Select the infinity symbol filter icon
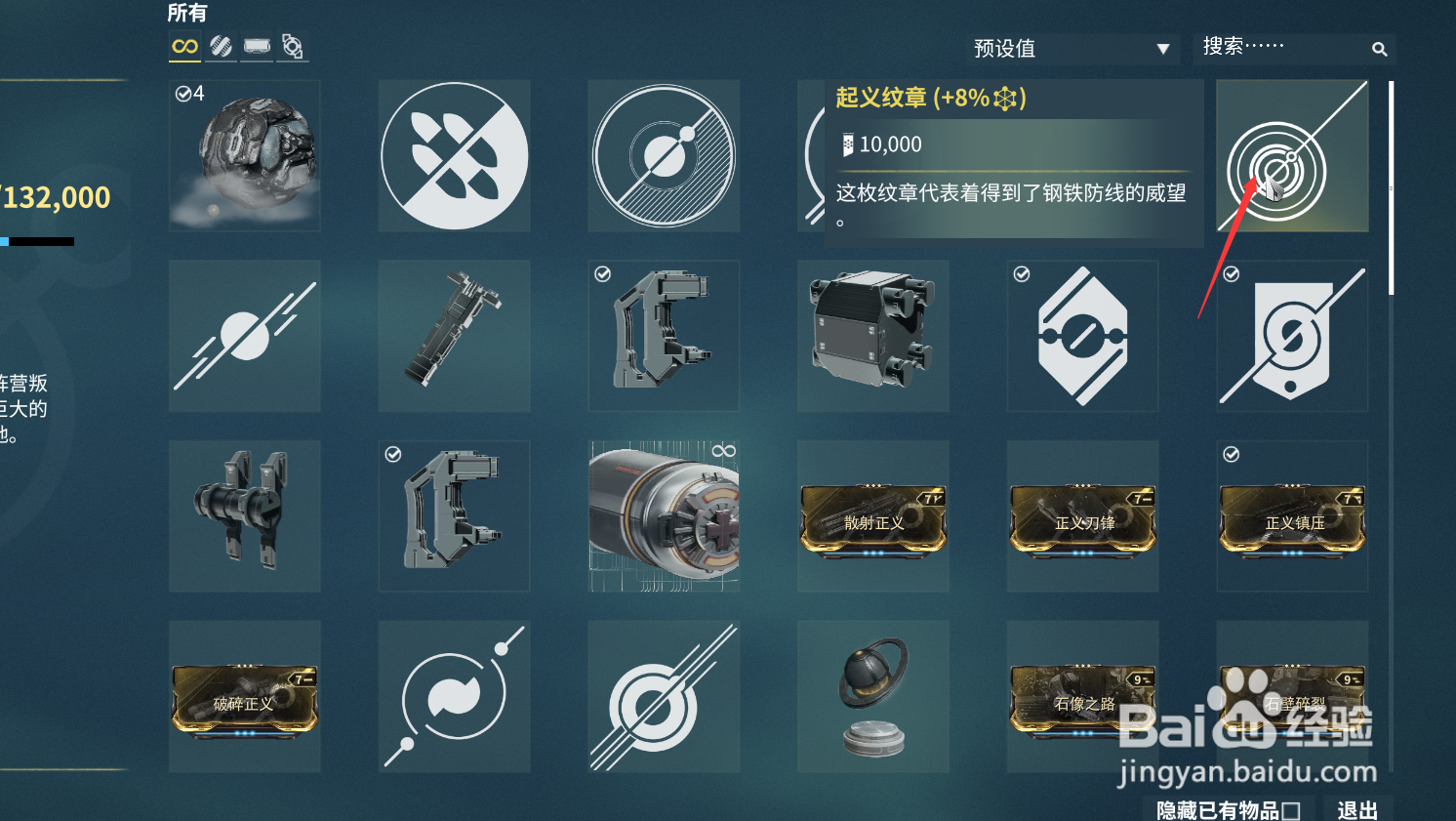 click(182, 46)
